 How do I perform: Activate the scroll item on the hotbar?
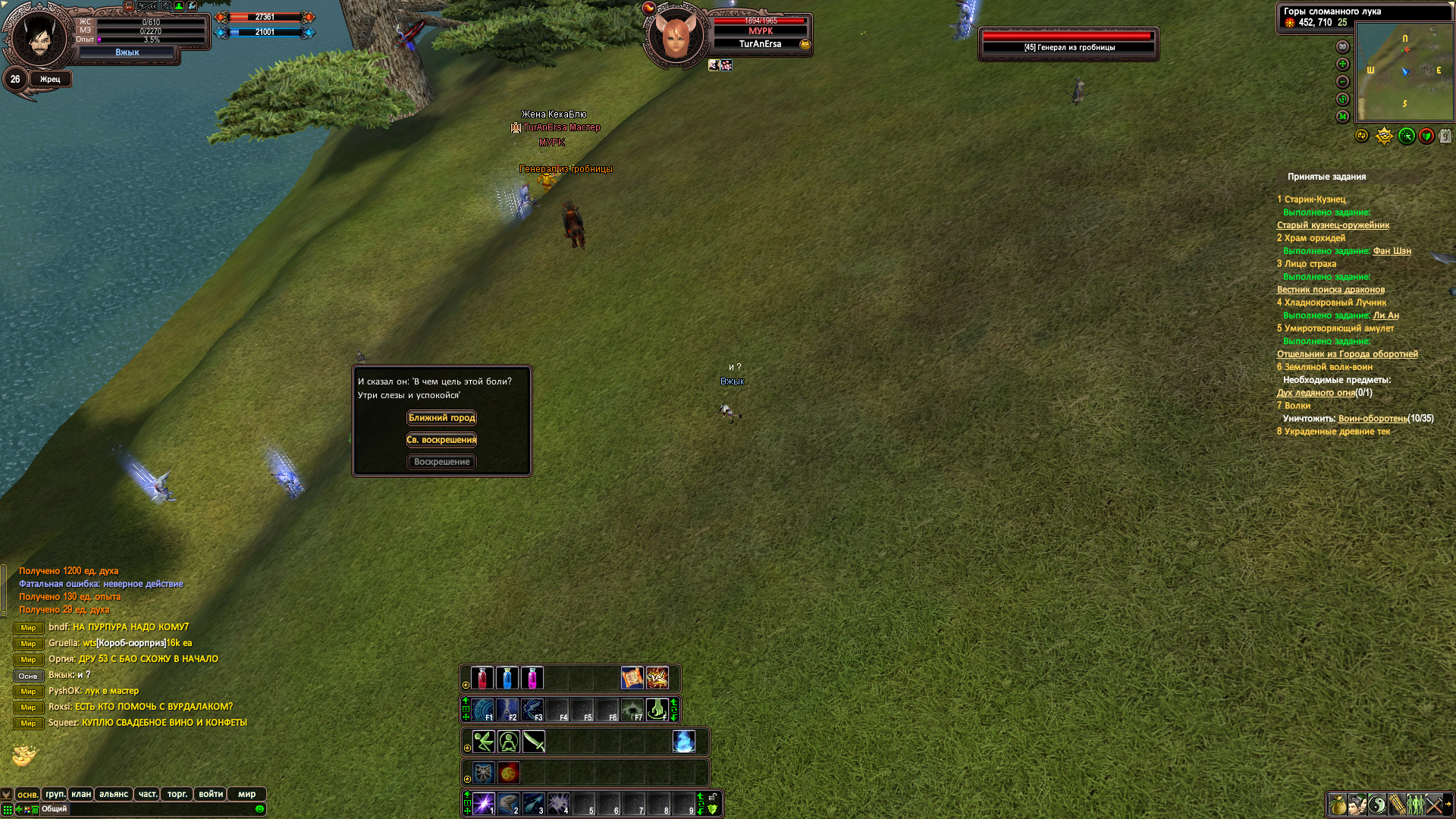point(632,678)
